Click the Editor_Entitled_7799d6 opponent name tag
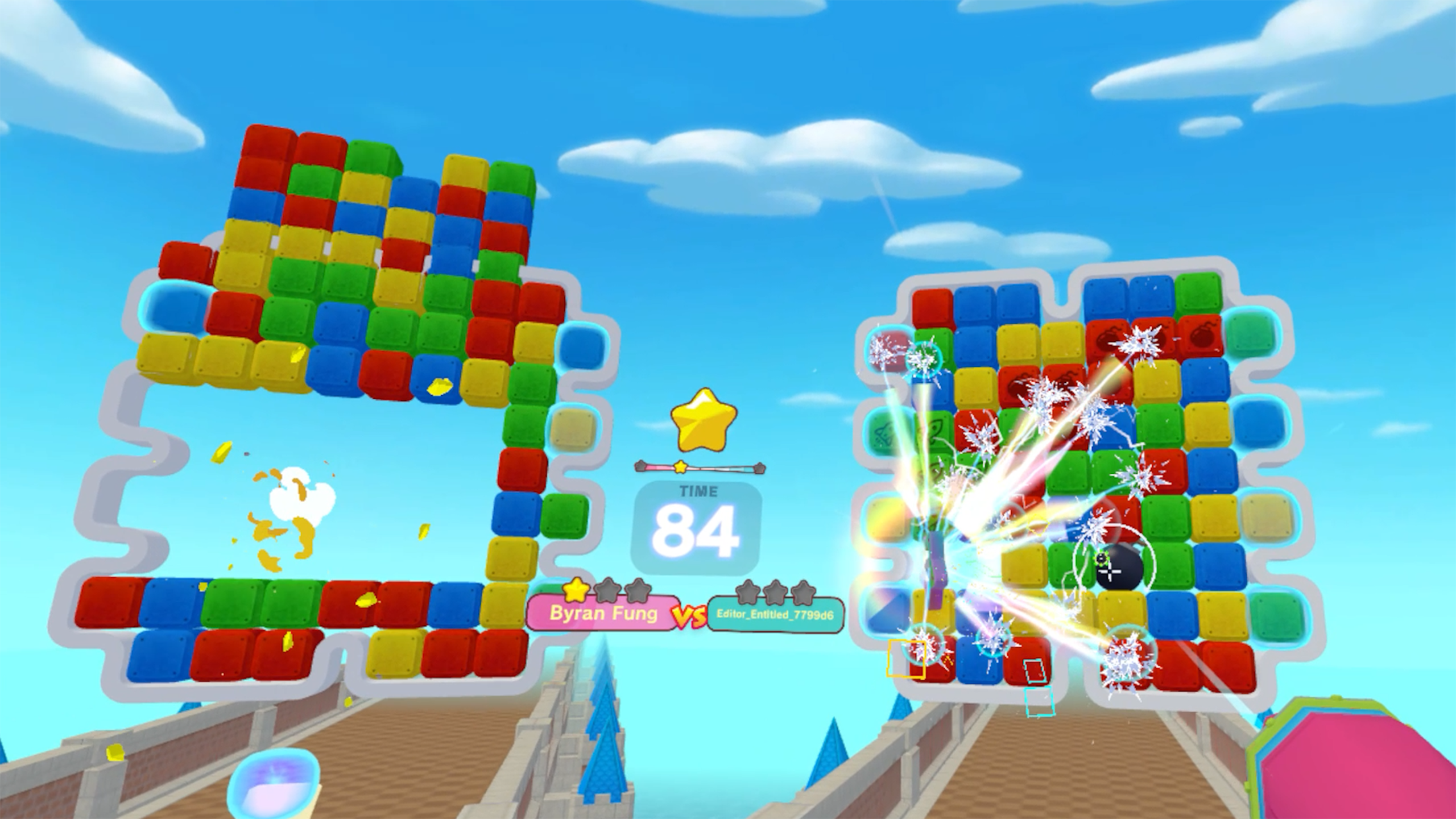This screenshot has height=819, width=1456. (775, 614)
